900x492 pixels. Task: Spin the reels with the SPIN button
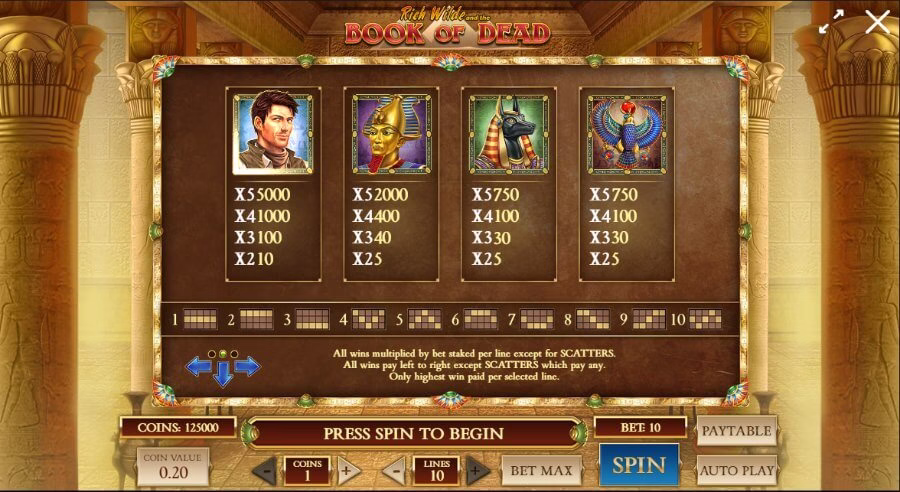click(638, 465)
